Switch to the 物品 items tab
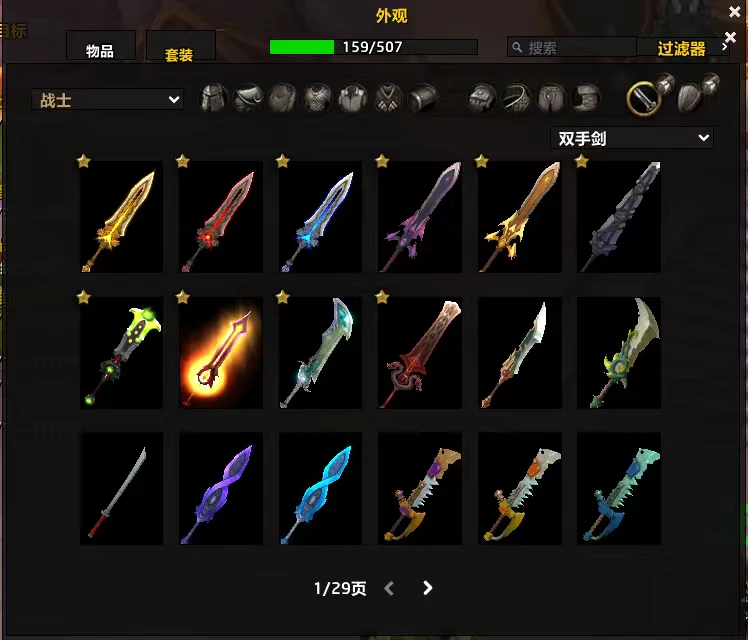748x640 pixels. tap(100, 50)
